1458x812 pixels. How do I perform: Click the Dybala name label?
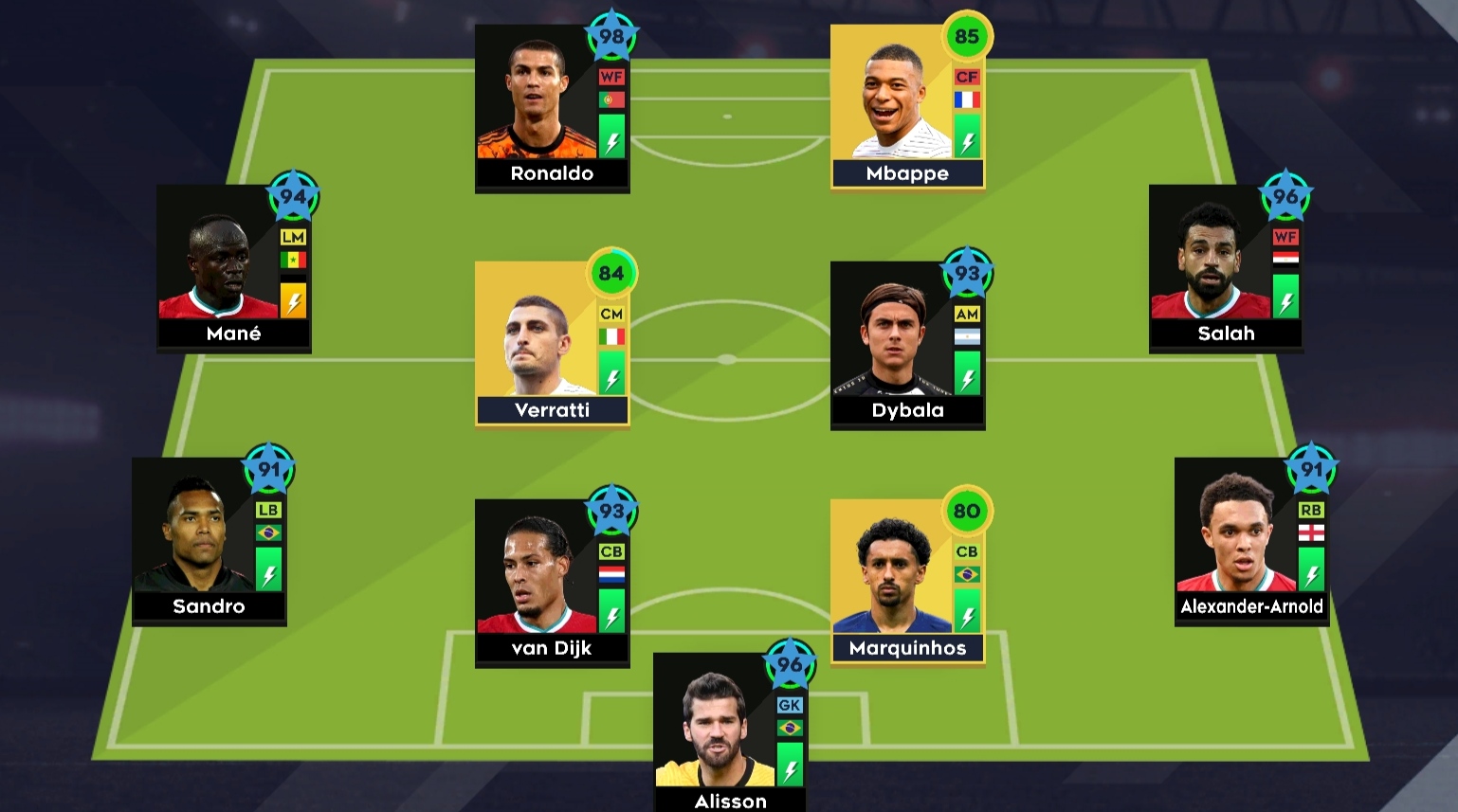907,410
